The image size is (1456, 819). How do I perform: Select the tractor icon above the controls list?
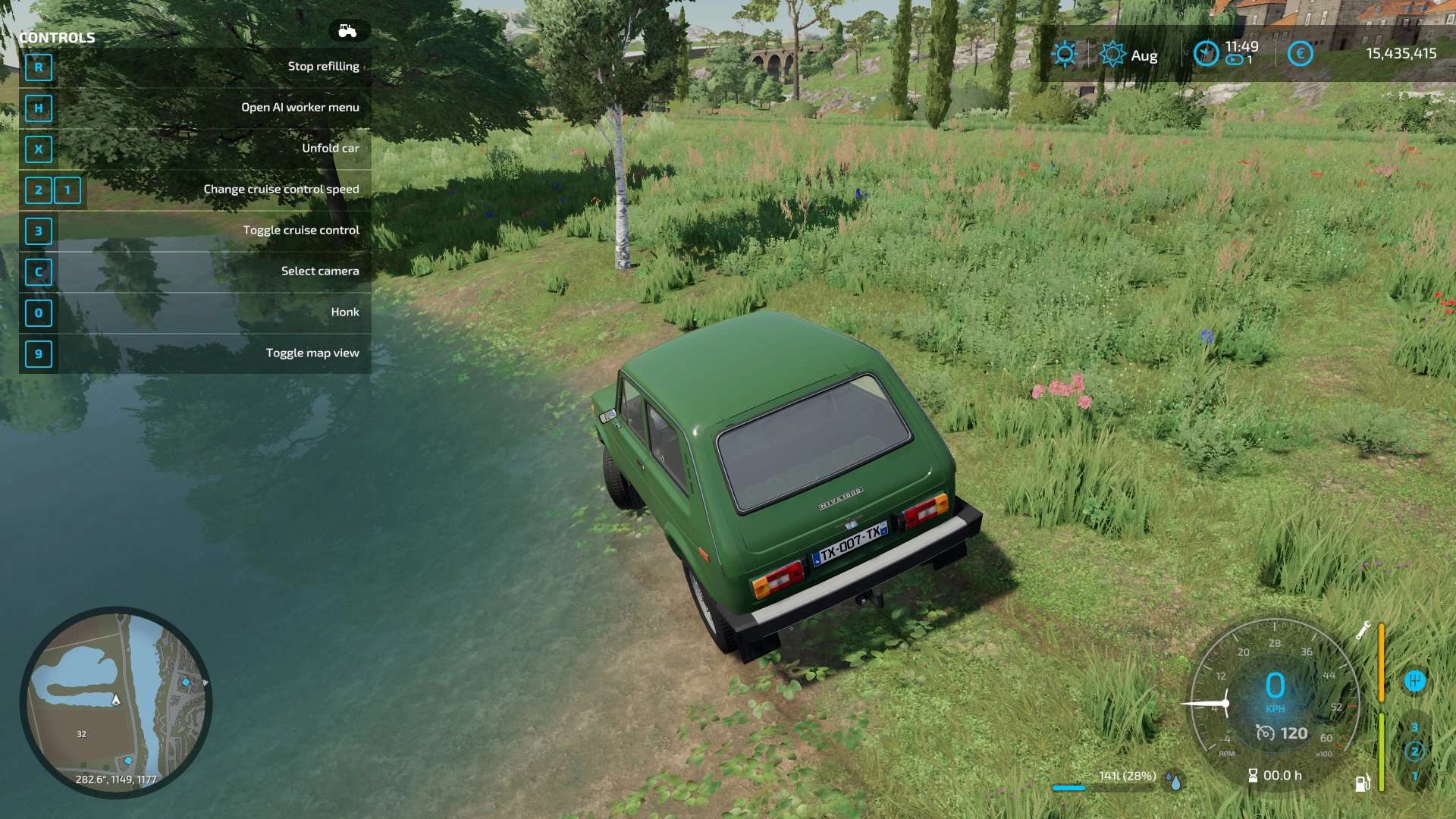coord(348,31)
